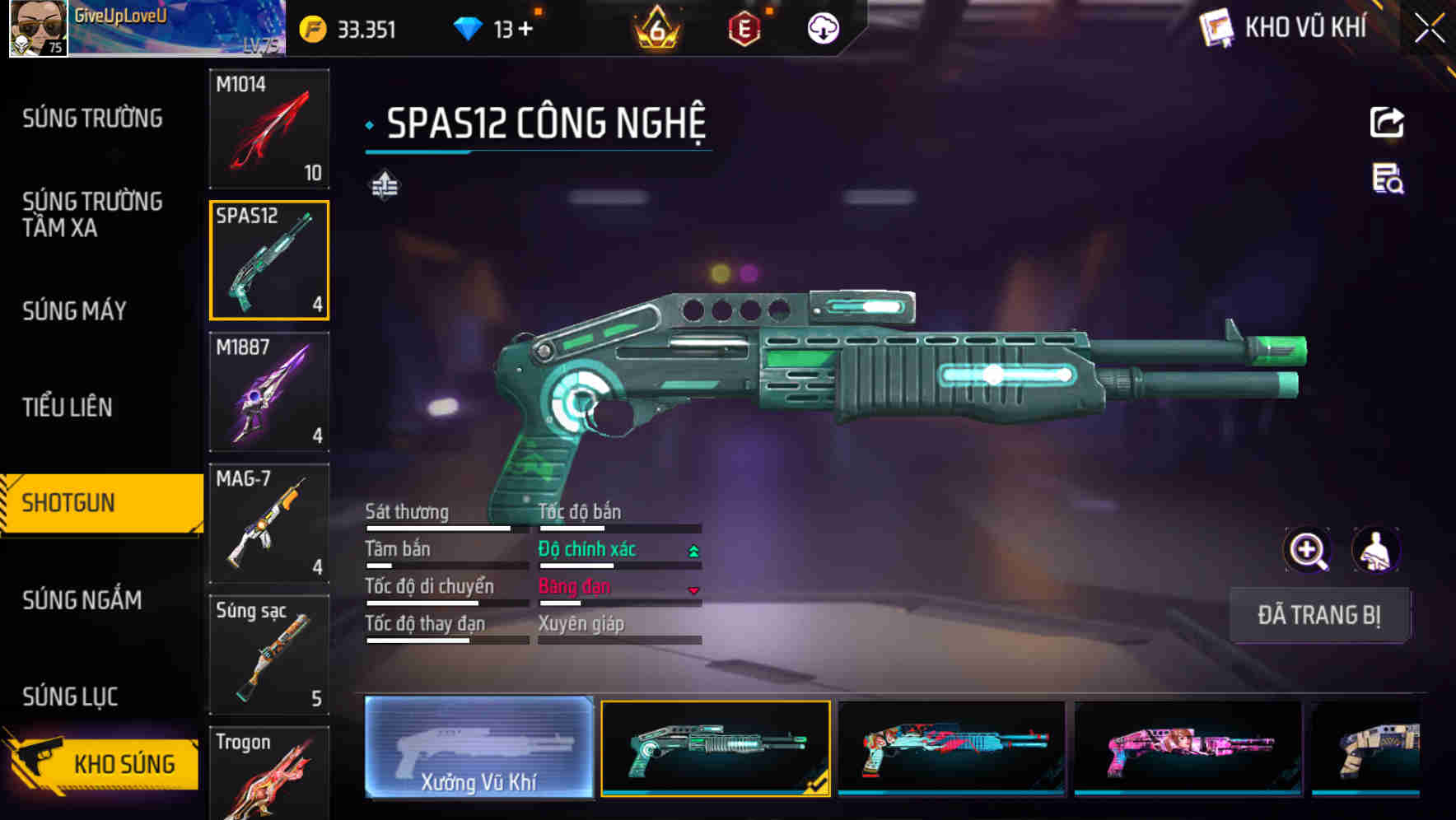
Task: Open the Xưởng Vũ Khí workshop tile
Action: pos(478,748)
